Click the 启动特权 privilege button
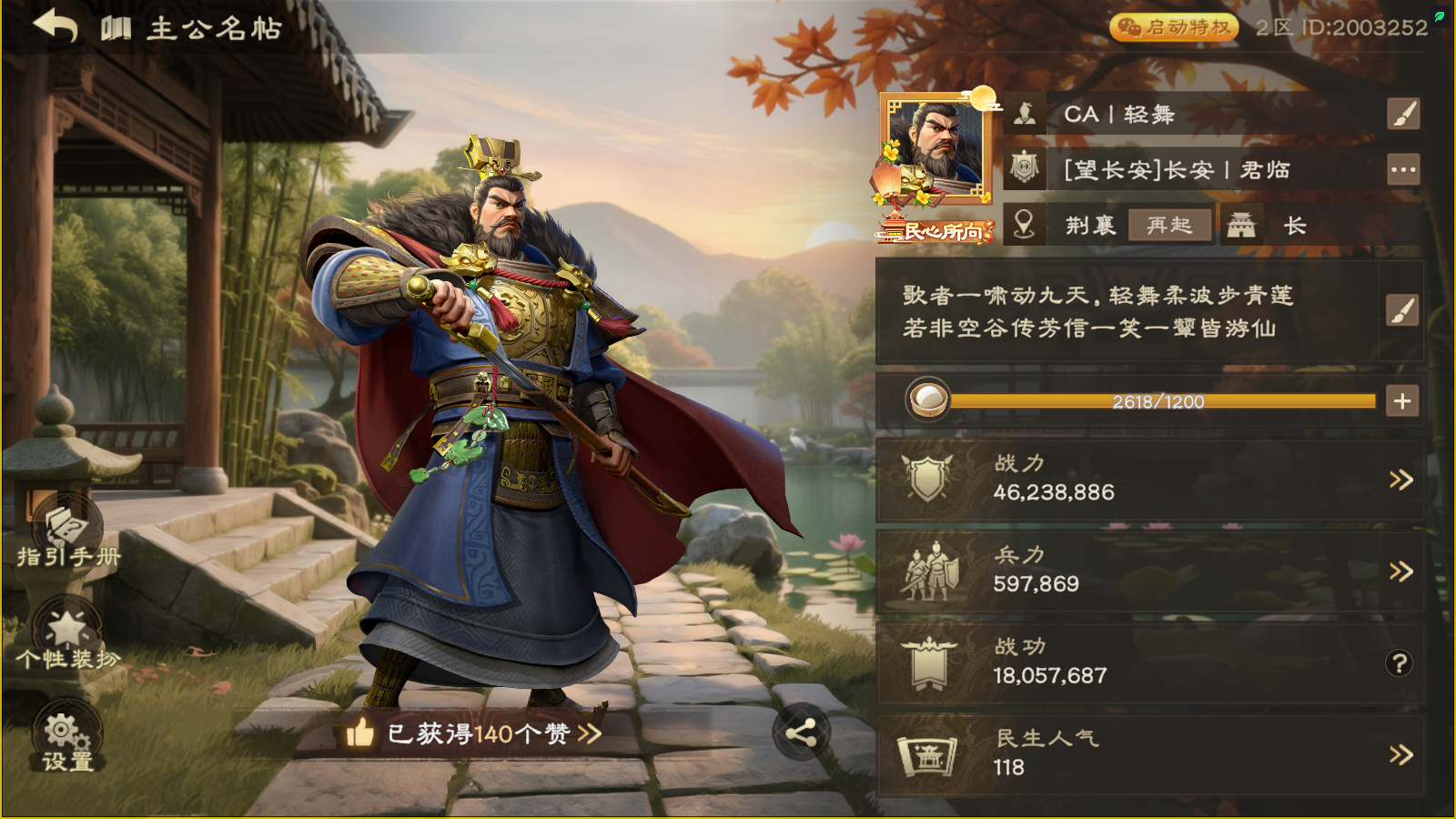Screen dimensions: 1456x819 tap(1174, 28)
